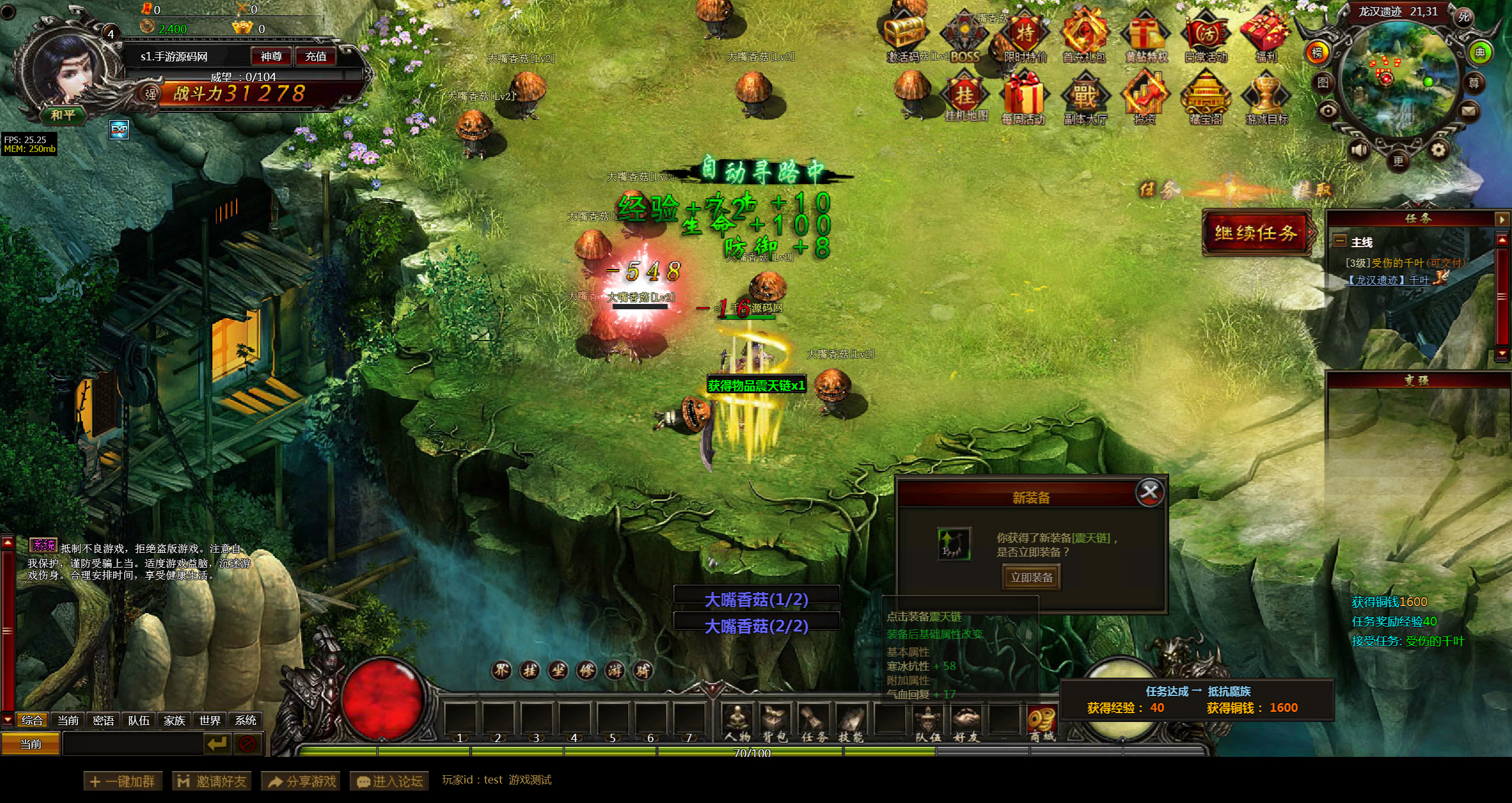This screenshot has width=1512, height=803.
Task: Open the 背包 backpack inventory
Action: coord(774,723)
